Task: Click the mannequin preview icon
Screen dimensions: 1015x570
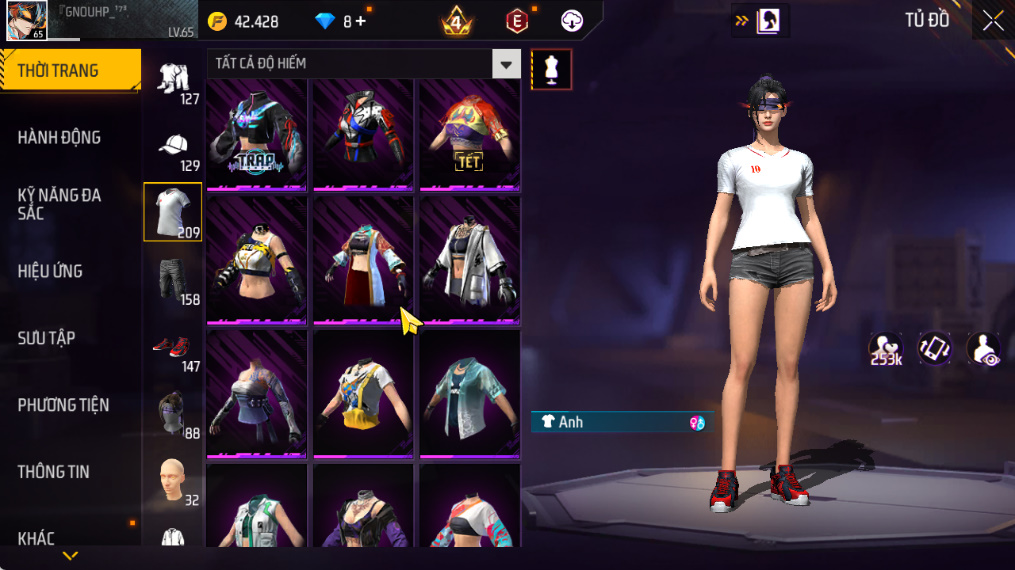Action: pos(552,69)
